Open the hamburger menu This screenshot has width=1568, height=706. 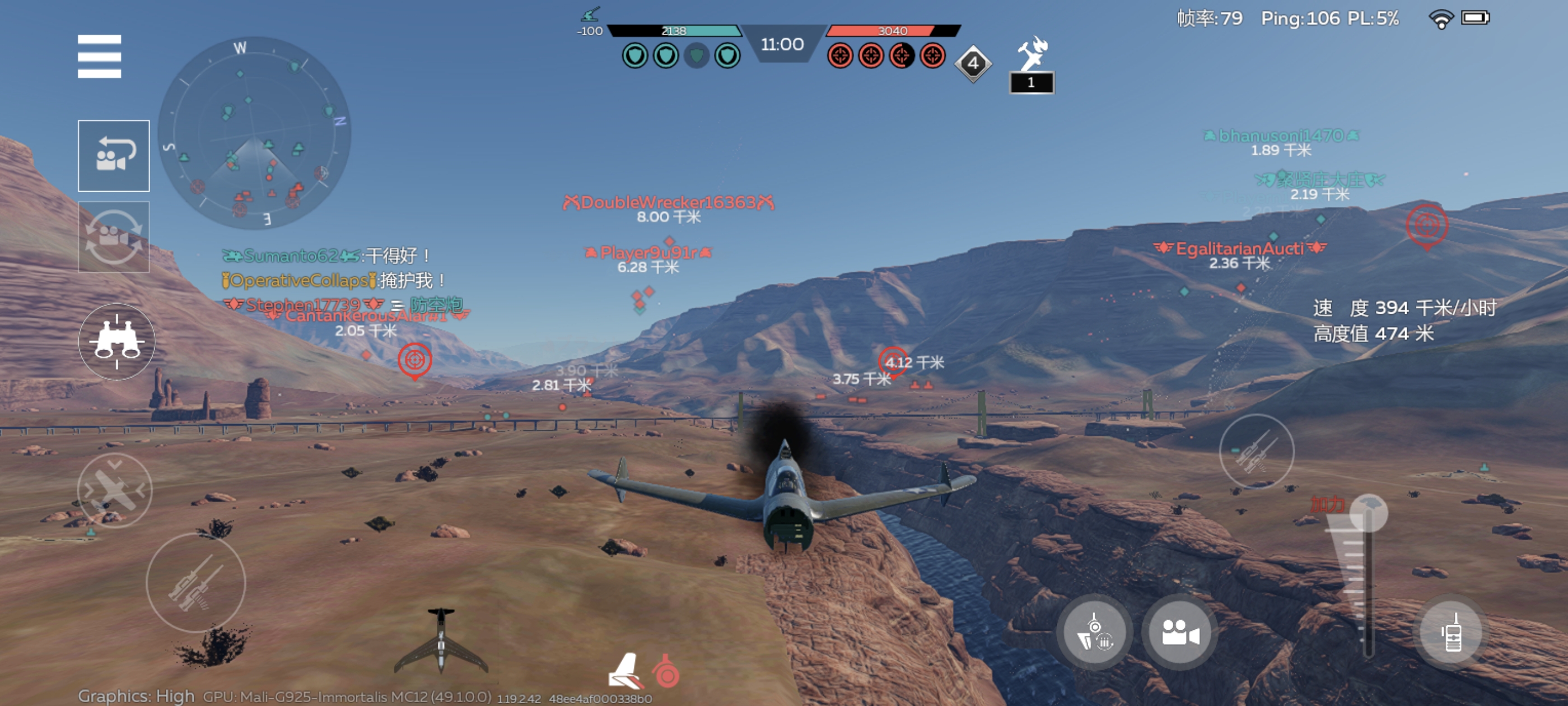coord(99,56)
